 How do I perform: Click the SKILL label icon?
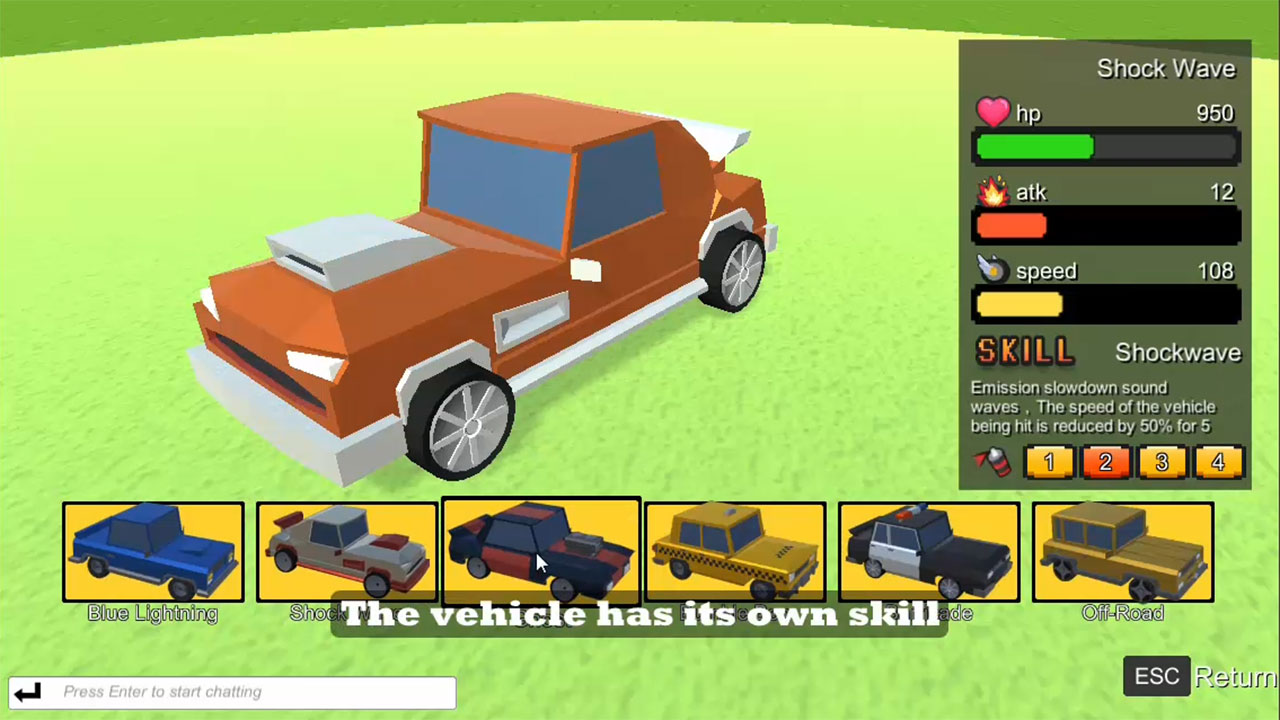(1023, 351)
